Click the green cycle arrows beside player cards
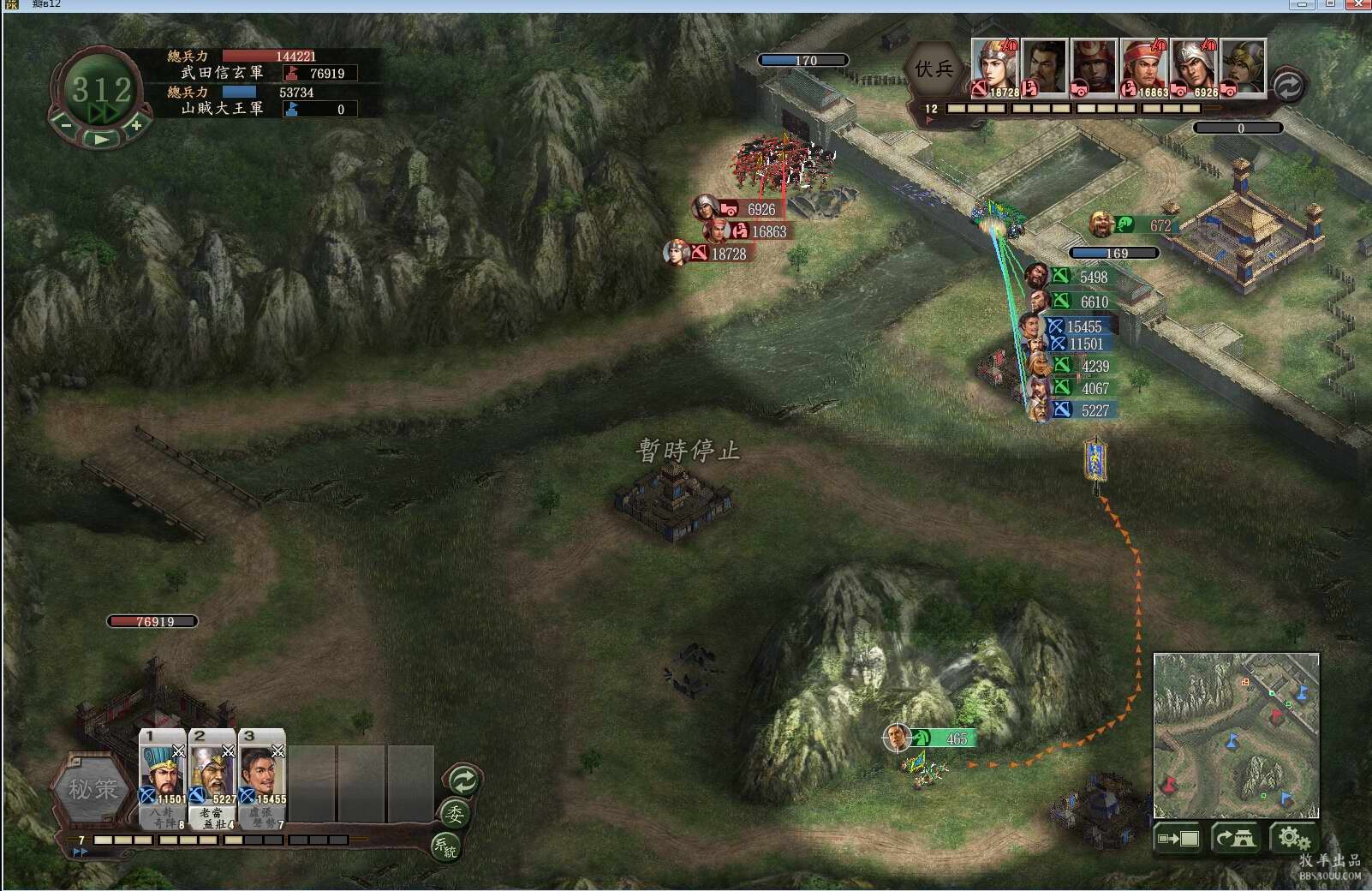 pos(463,780)
